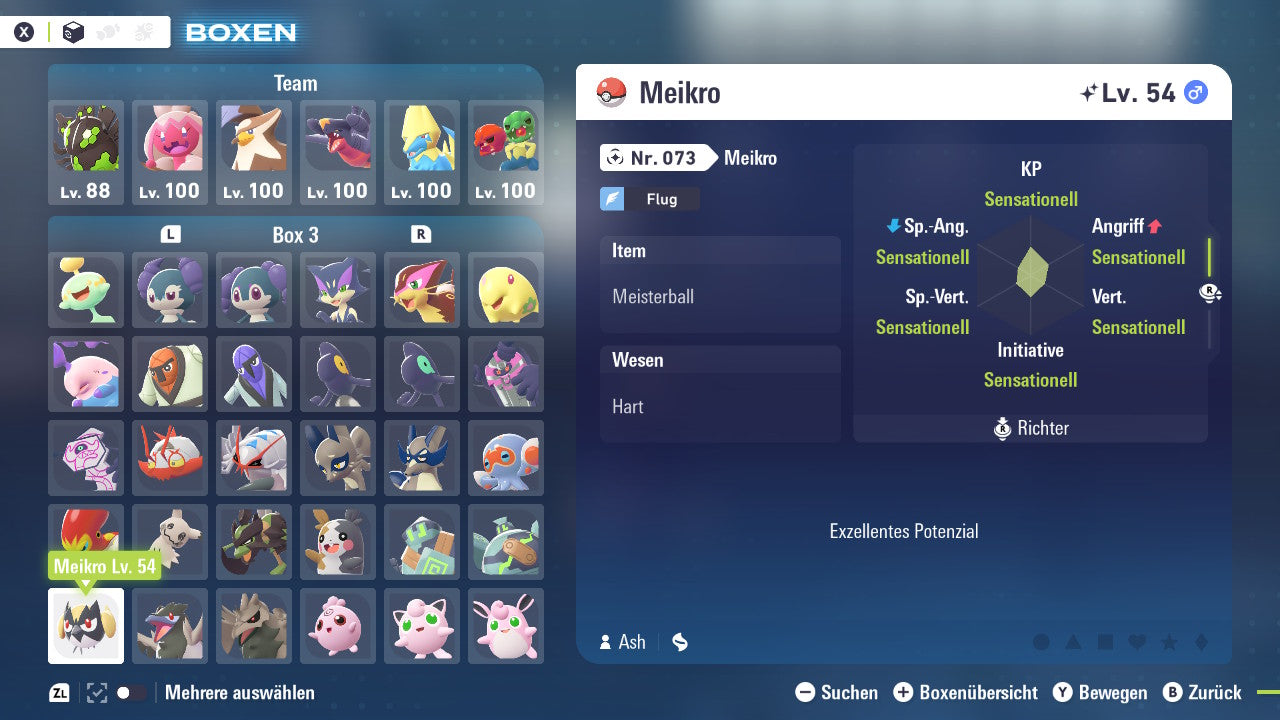Image resolution: width=1280 pixels, height=720 pixels.
Task: Click the L button to view previous box
Action: coord(170,235)
